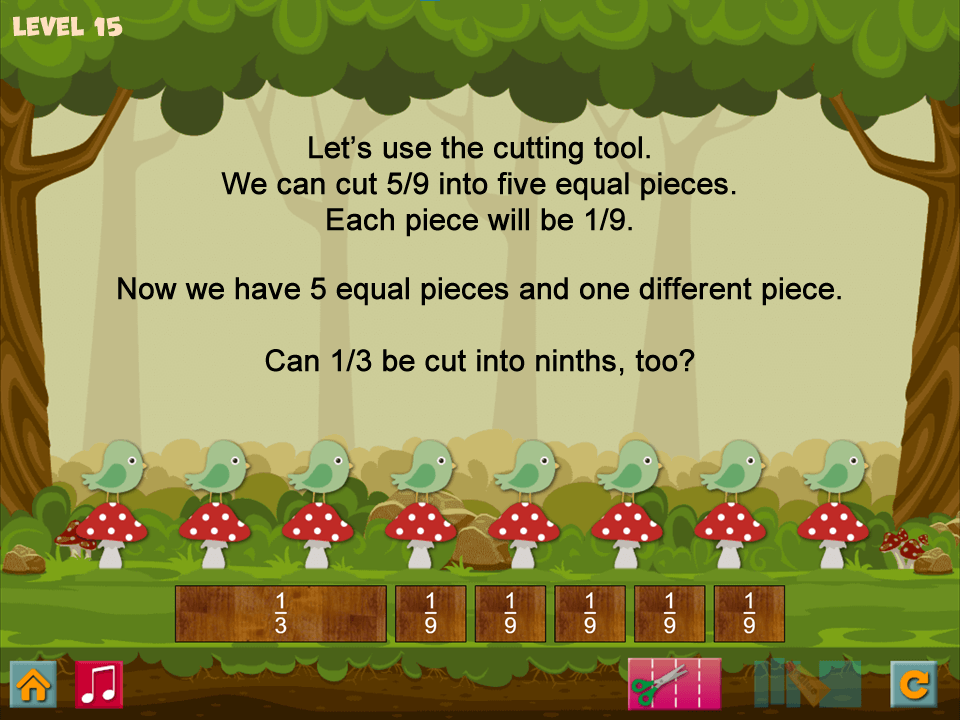Screen dimensions: 960x720
Task: Select the faded glue tool
Action: coord(808,685)
